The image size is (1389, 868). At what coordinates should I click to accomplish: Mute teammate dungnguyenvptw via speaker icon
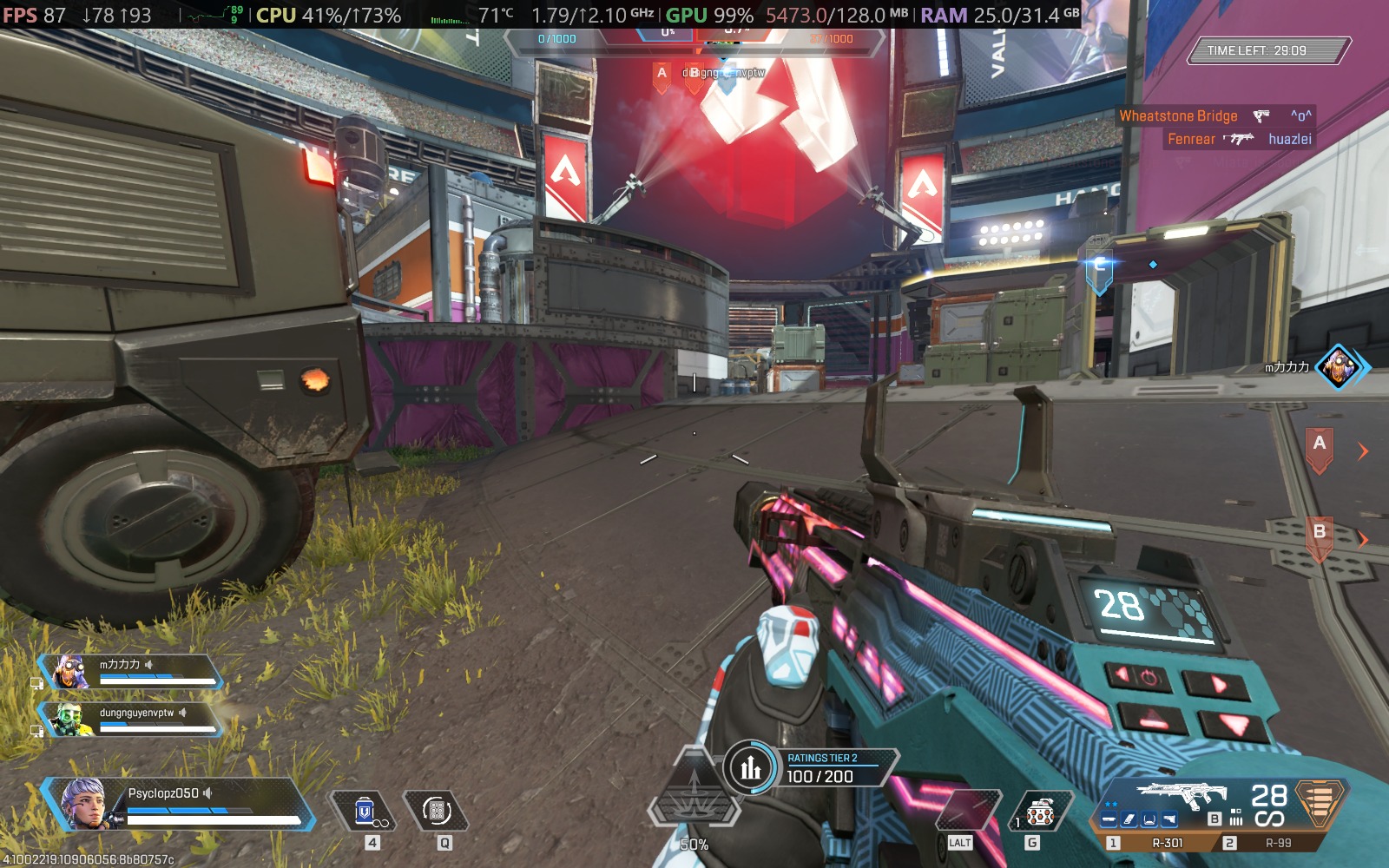[182, 713]
